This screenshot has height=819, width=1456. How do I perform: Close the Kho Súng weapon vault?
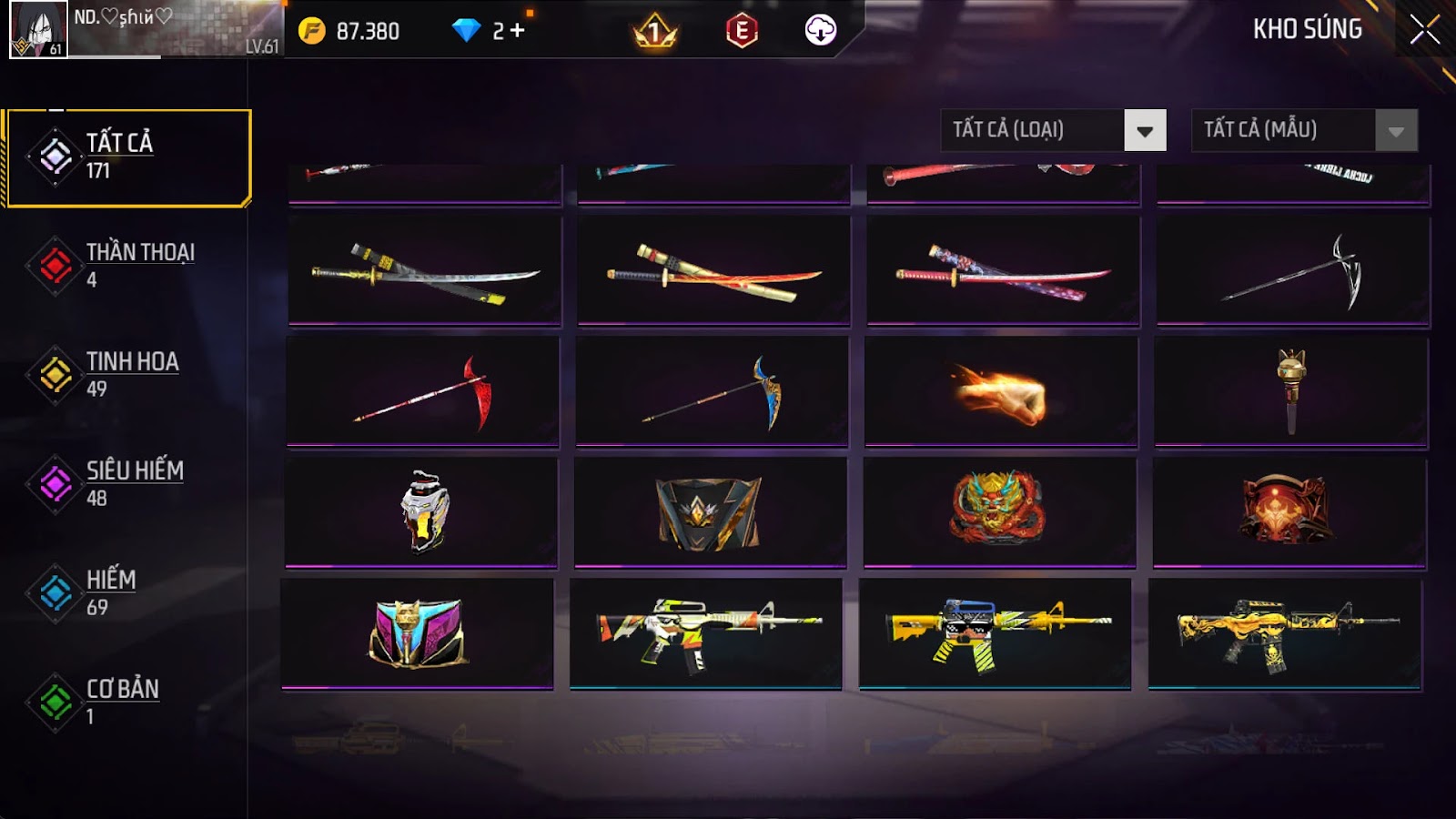(1424, 30)
